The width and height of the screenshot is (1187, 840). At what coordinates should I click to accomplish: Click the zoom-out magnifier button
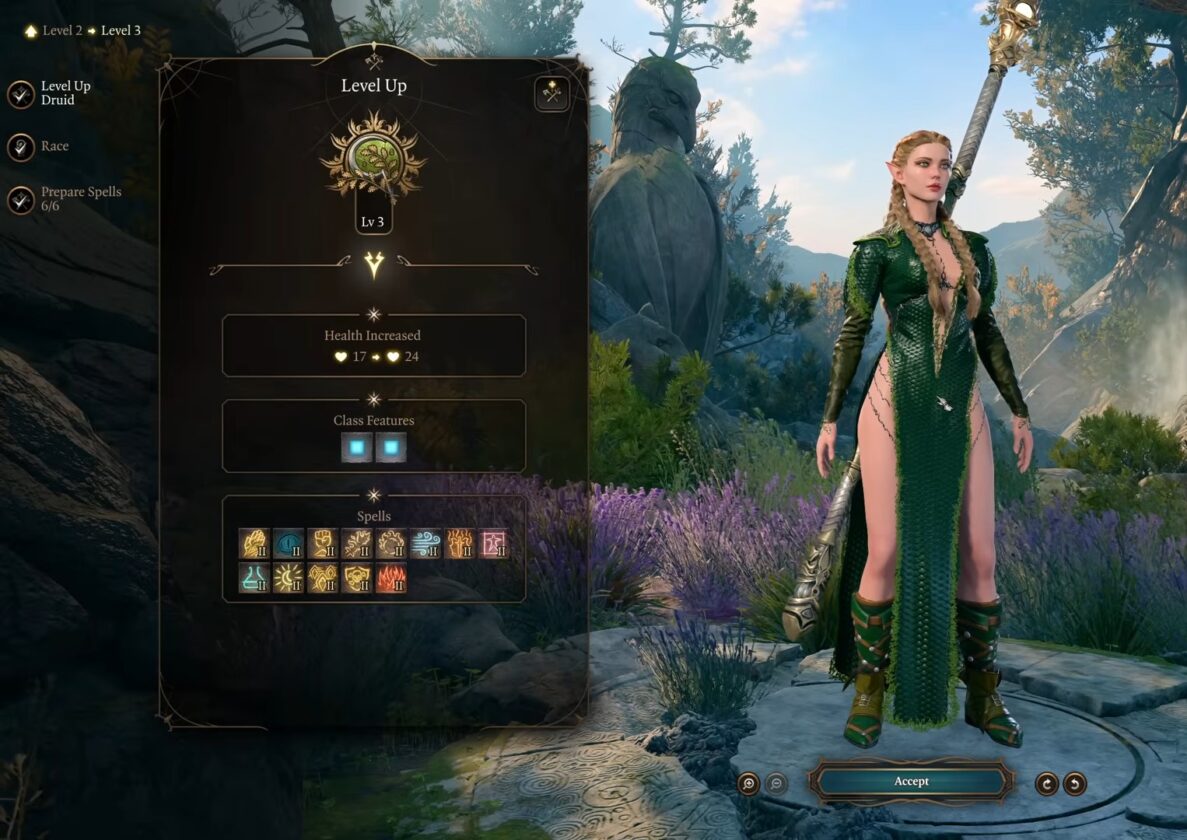[x=776, y=783]
